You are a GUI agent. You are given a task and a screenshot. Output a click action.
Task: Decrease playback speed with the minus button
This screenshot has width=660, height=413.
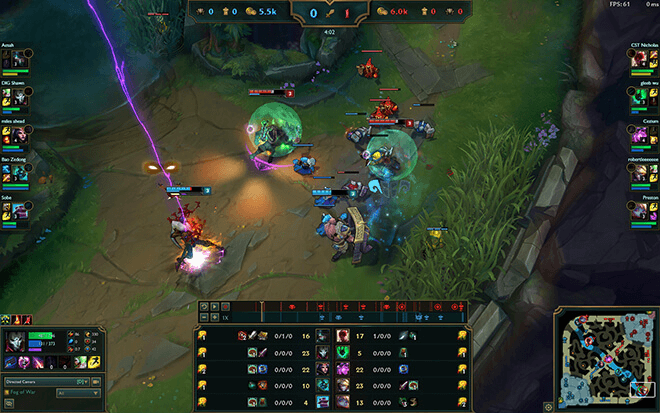pyautogui.click(x=203, y=316)
